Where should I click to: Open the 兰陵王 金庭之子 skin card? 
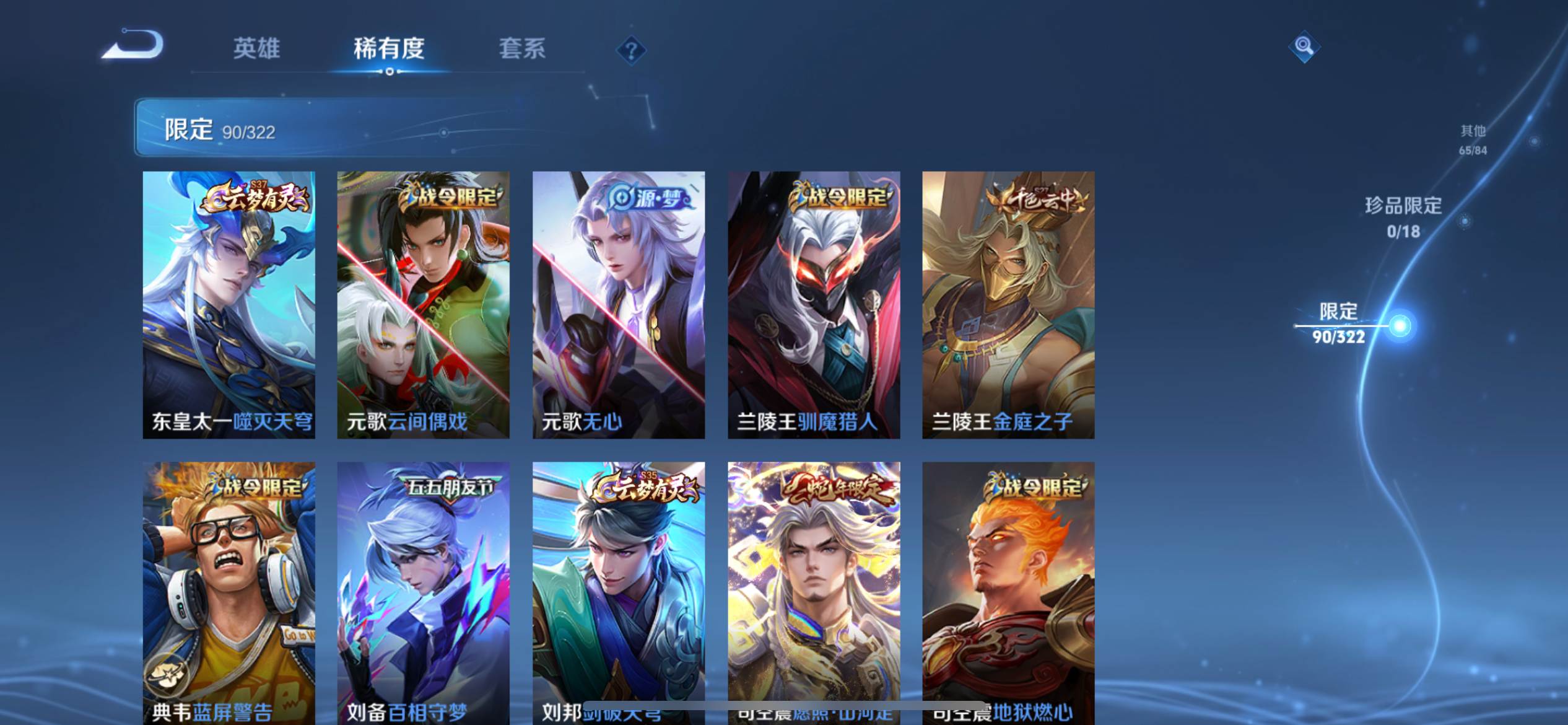1008,305
